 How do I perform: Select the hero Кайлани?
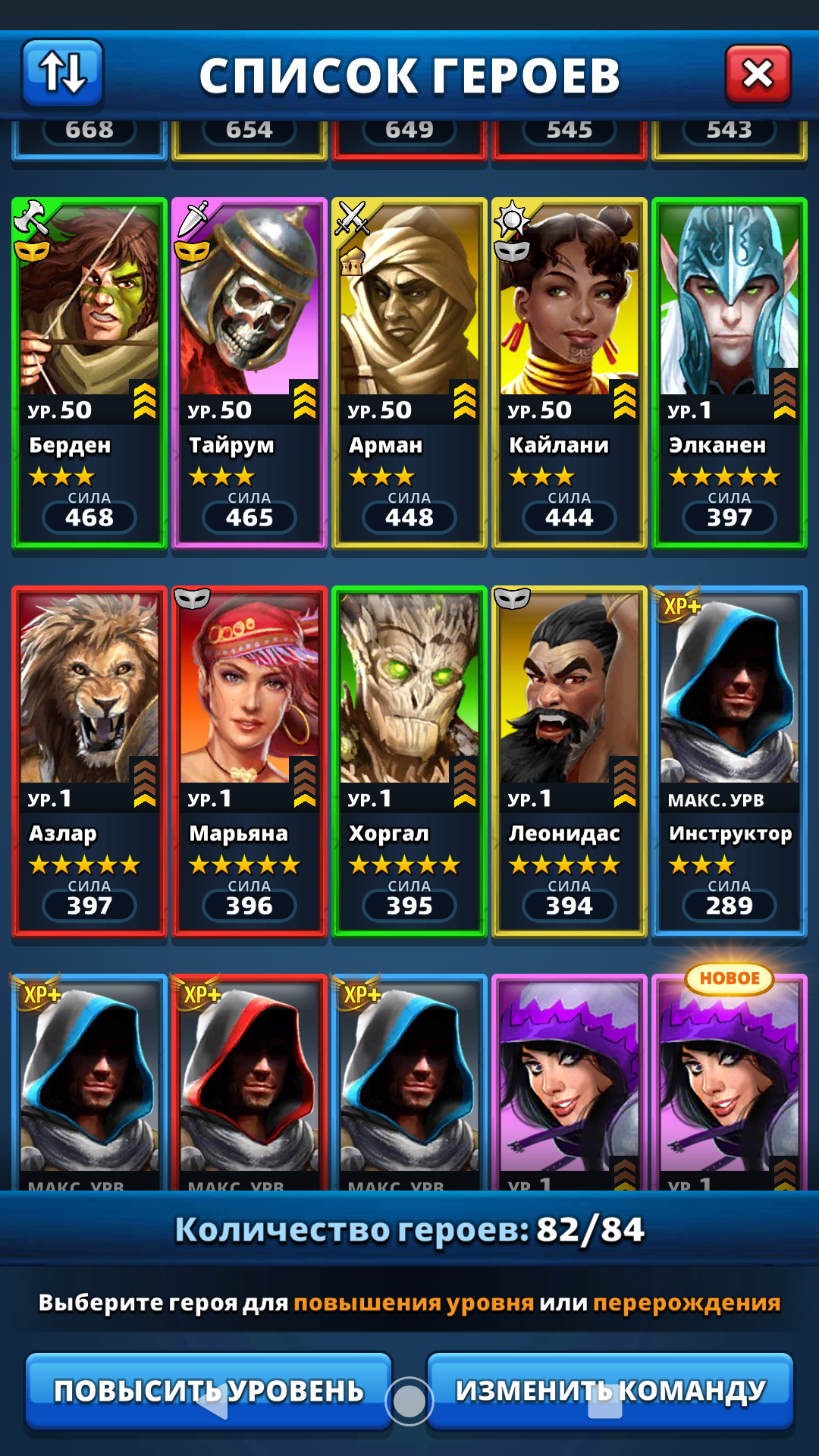570,372
